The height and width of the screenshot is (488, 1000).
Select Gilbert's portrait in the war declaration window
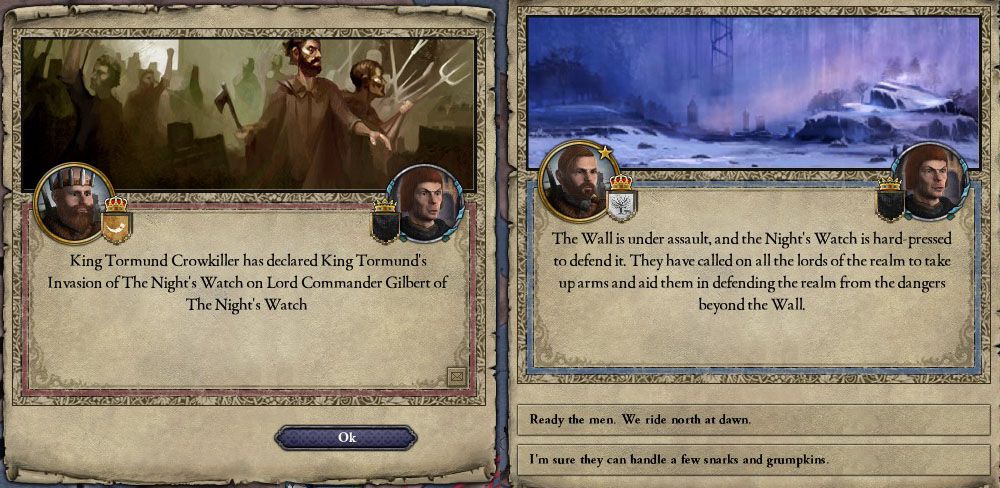[x=425, y=201]
